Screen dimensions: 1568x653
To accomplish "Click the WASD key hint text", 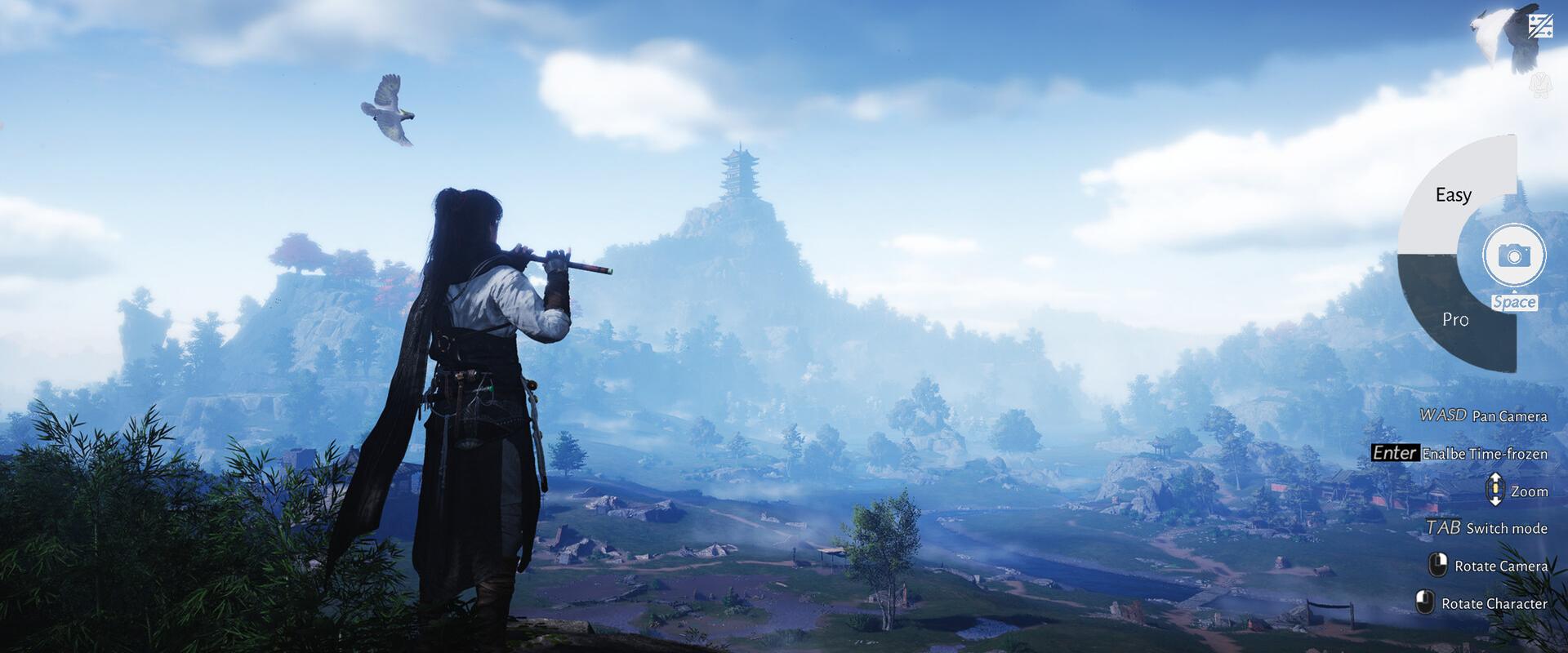I will pyautogui.click(x=1442, y=415).
